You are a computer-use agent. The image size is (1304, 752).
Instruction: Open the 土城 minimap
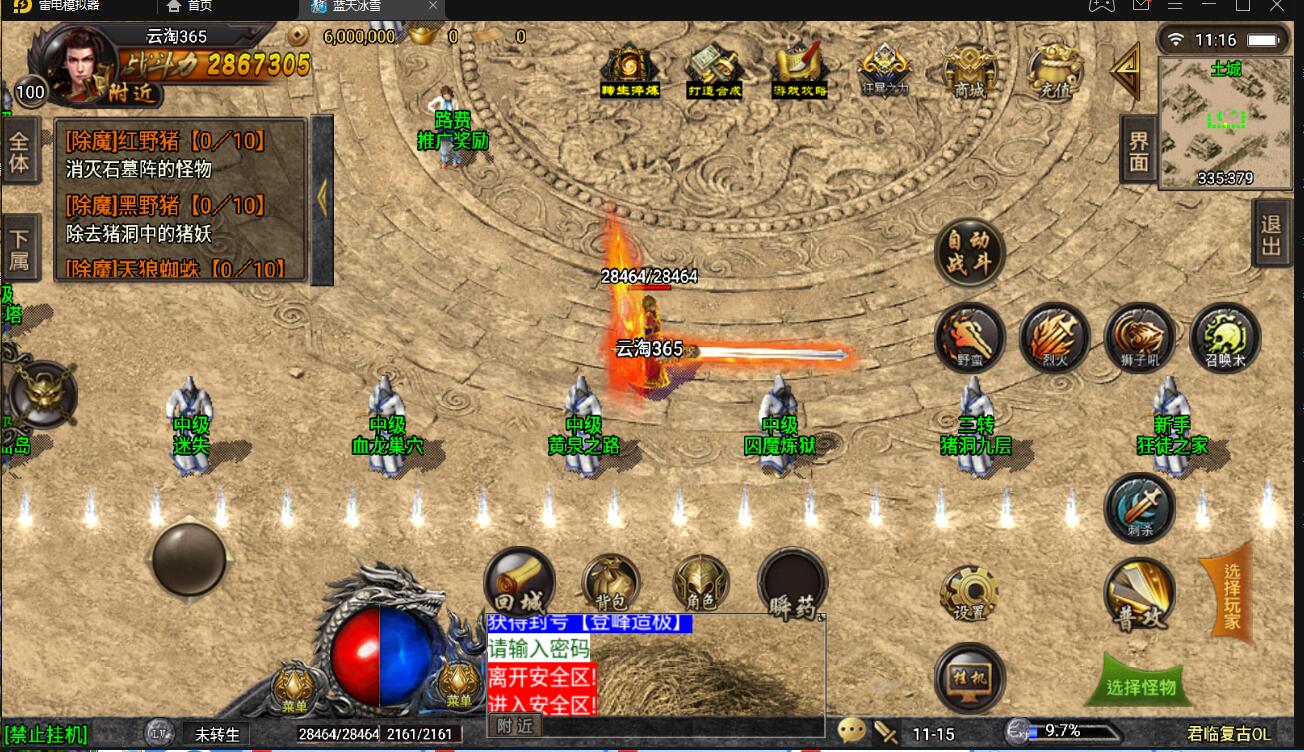(x=1225, y=122)
